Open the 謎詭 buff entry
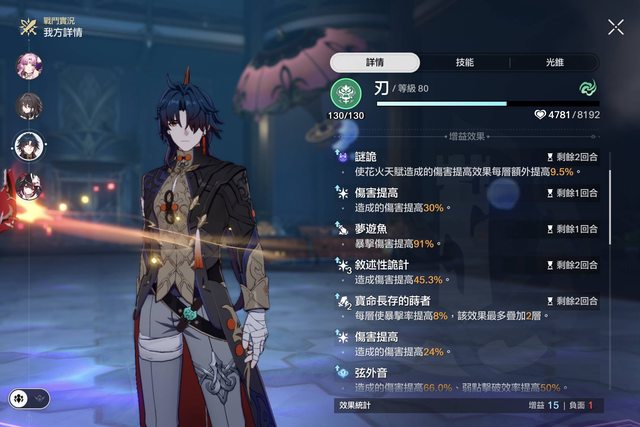The image size is (640, 427). [x=470, y=164]
